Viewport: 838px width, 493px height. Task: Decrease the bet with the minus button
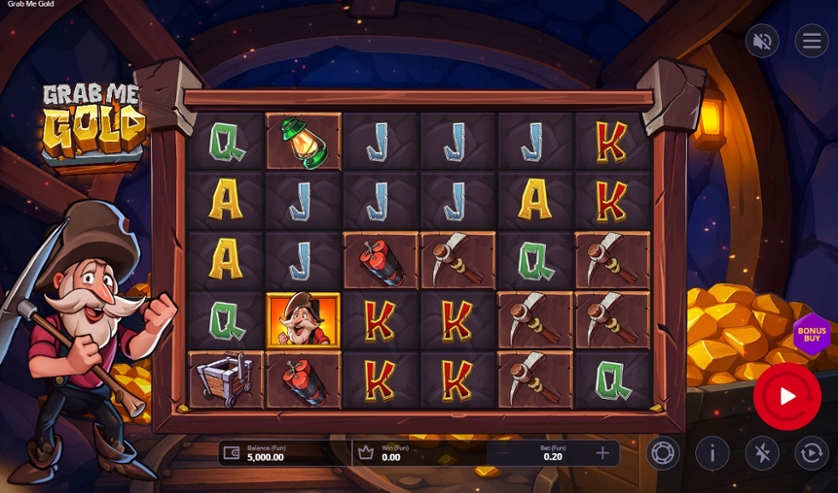[x=503, y=453]
